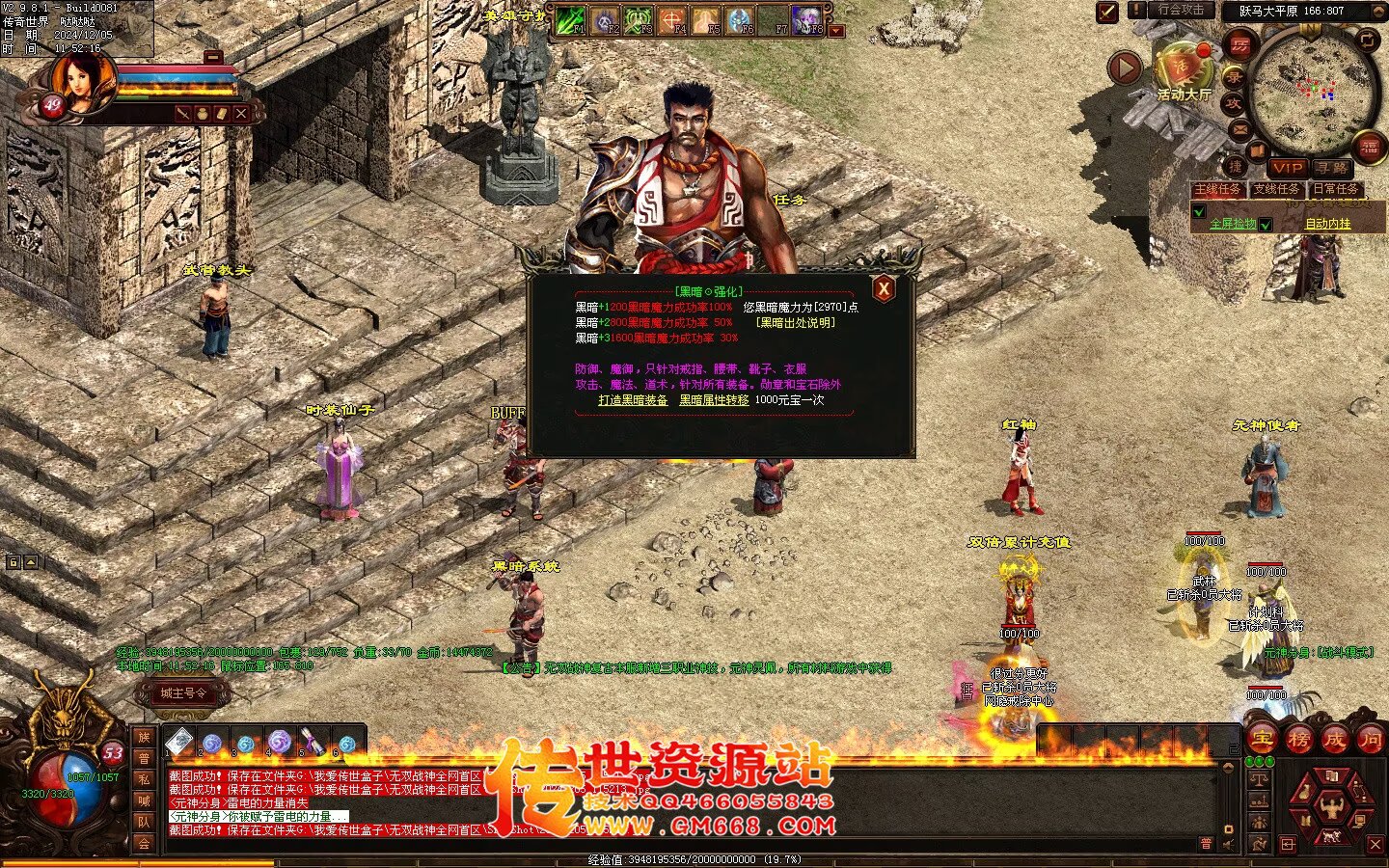Choose the 黑暗+1 enhancement option

tap(653, 308)
